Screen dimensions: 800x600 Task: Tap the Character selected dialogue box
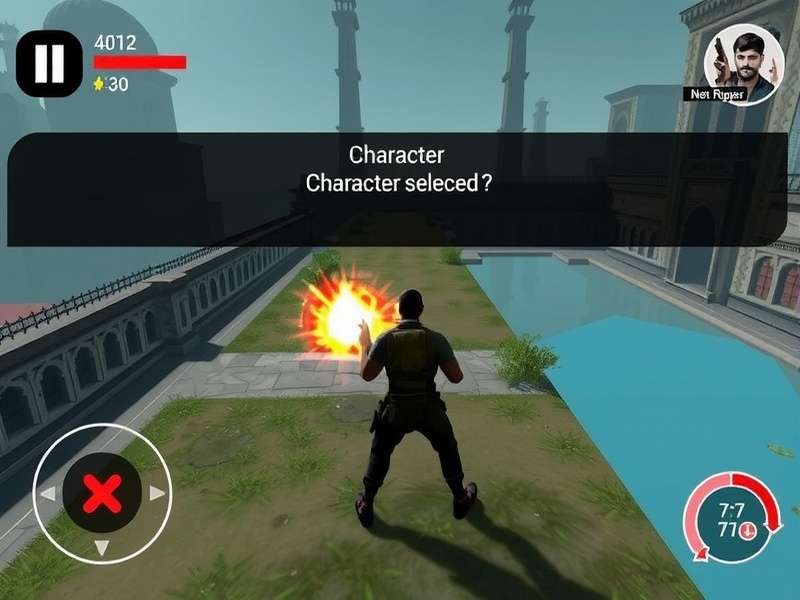(397, 189)
